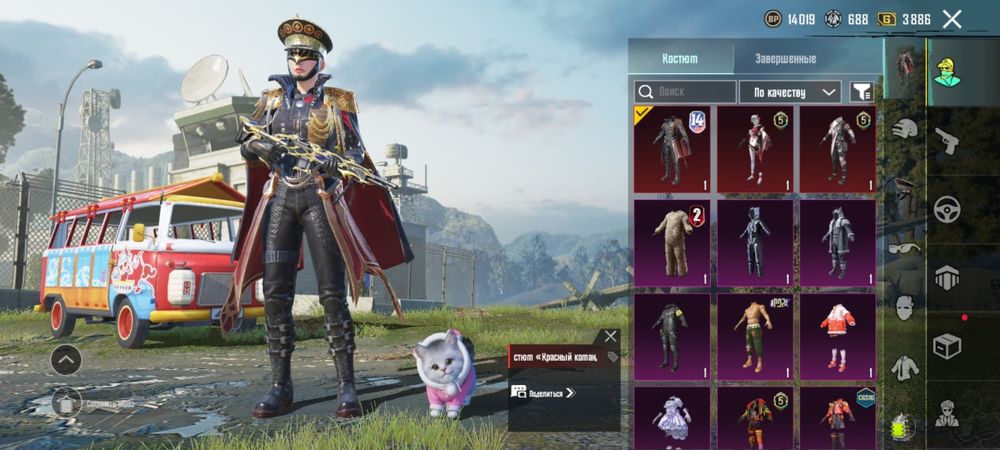1000x450 pixels.
Task: Switch to the Костюм tab
Action: tap(680, 58)
